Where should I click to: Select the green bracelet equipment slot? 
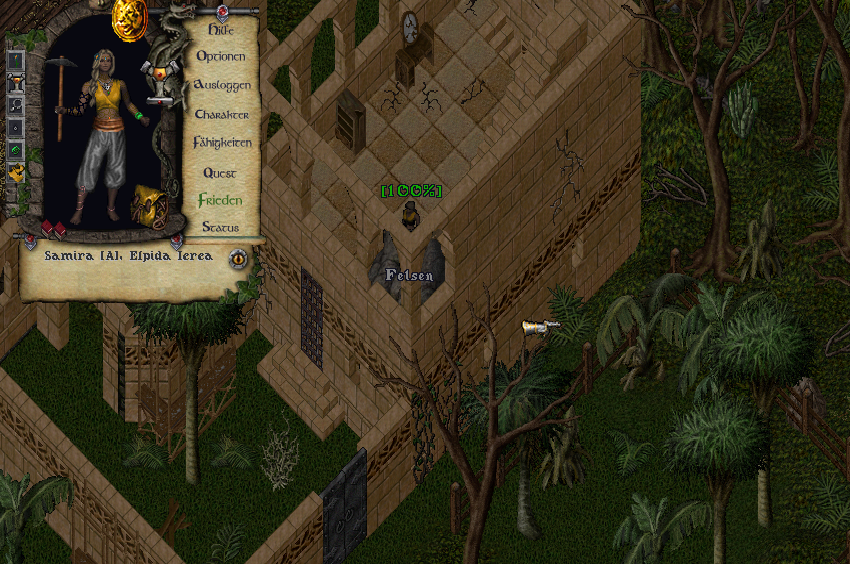point(16,150)
